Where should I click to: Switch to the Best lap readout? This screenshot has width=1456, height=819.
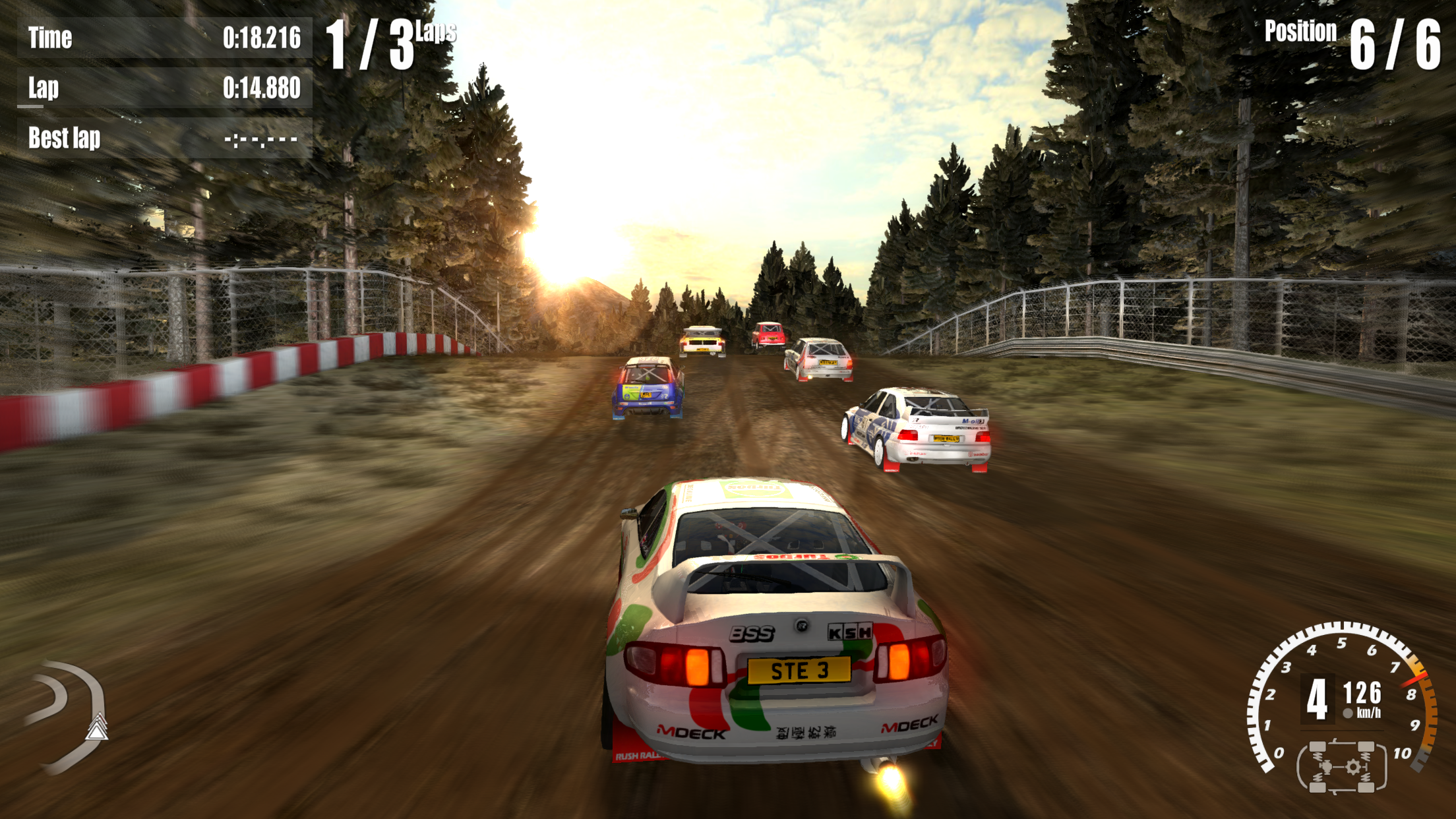(63, 138)
